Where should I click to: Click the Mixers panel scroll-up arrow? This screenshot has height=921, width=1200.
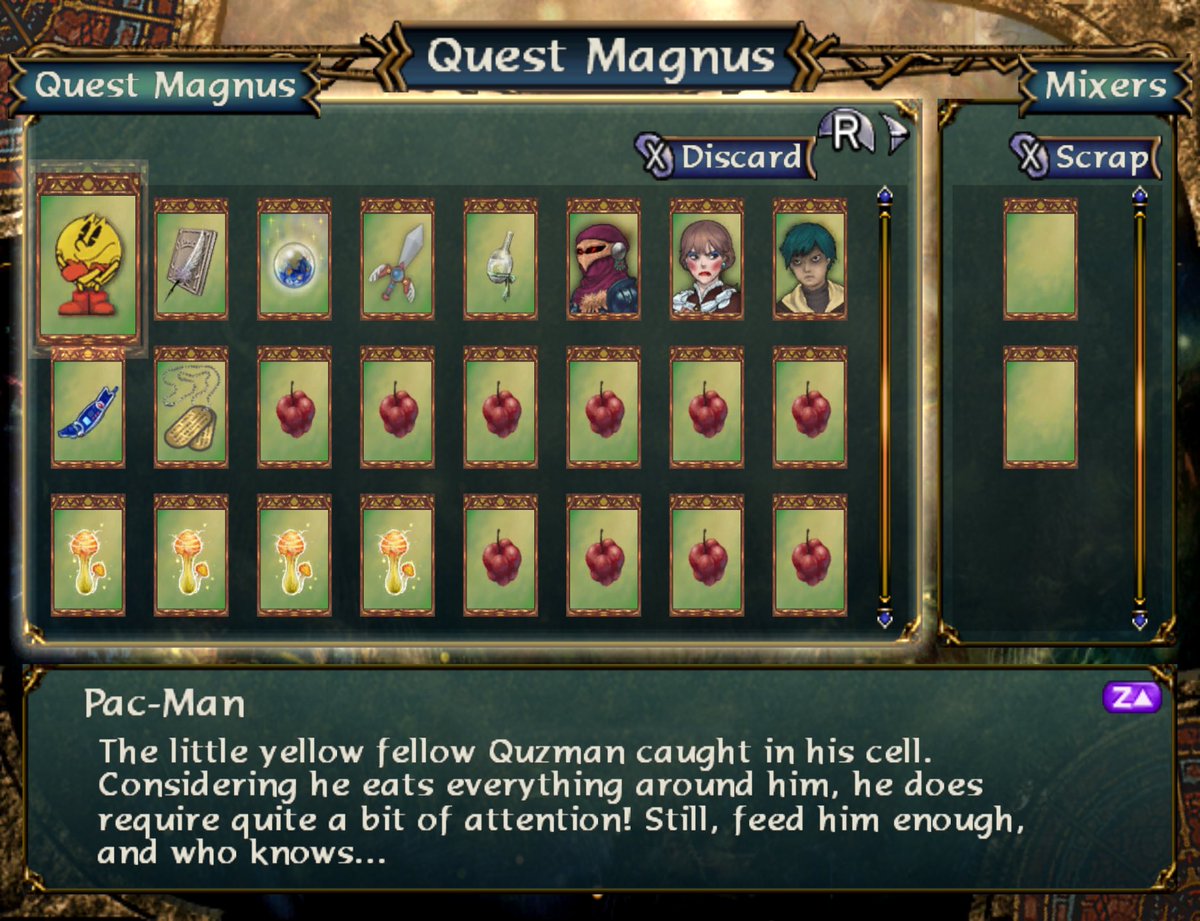(1140, 195)
